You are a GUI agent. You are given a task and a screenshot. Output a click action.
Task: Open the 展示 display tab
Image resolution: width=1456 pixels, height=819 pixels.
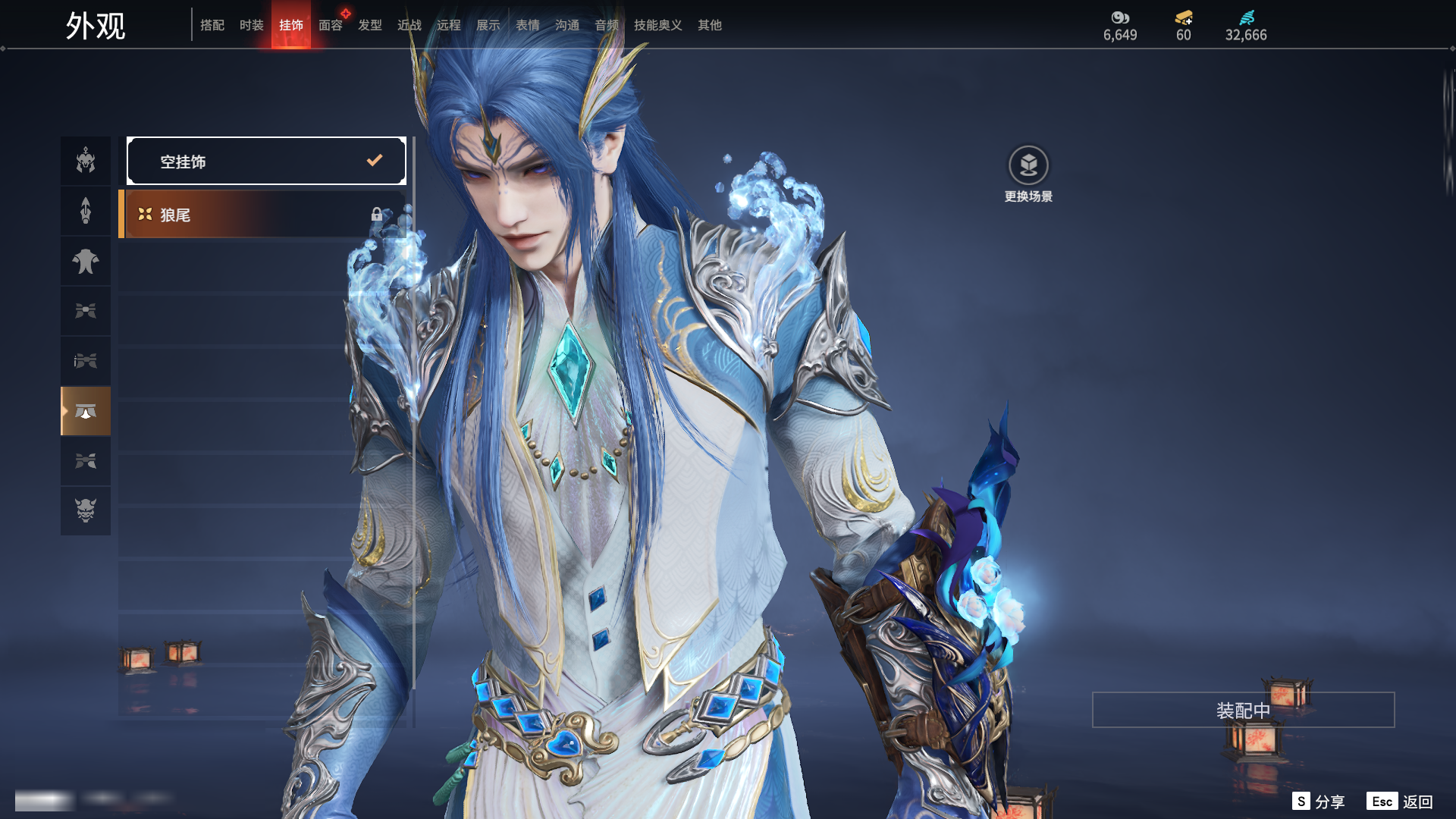tap(488, 25)
